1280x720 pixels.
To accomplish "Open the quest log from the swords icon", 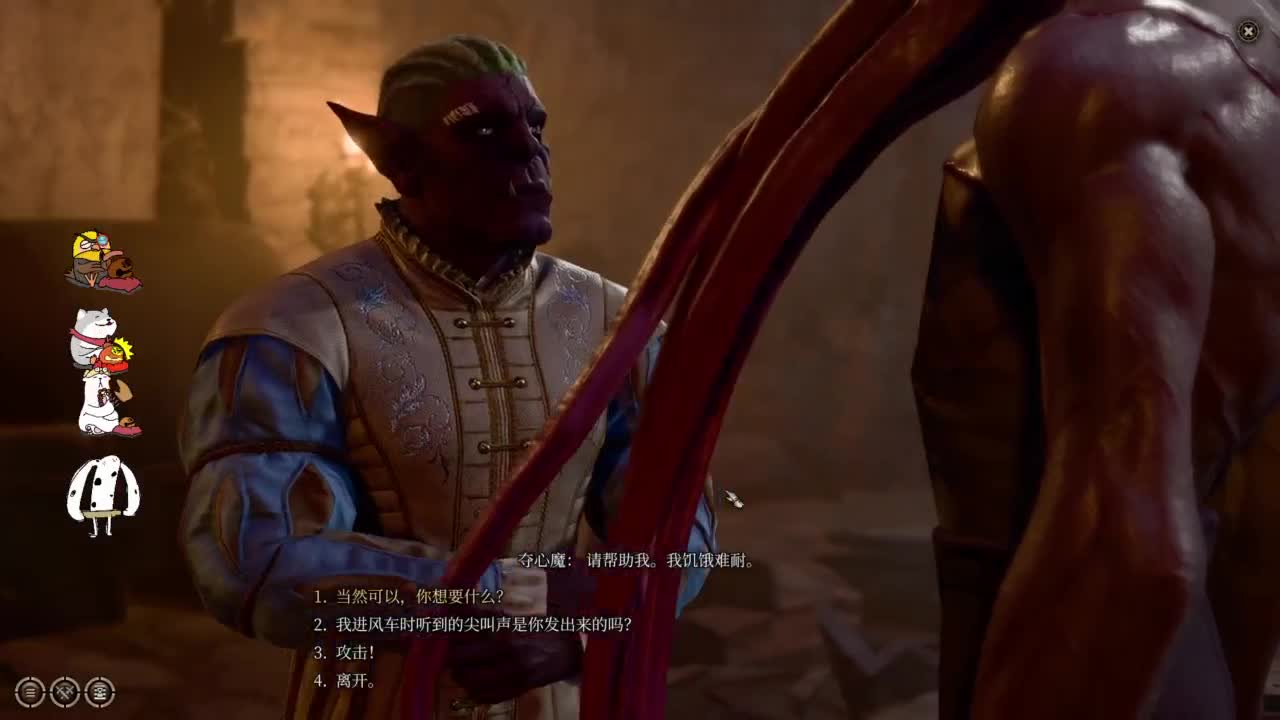I will tap(64, 692).
